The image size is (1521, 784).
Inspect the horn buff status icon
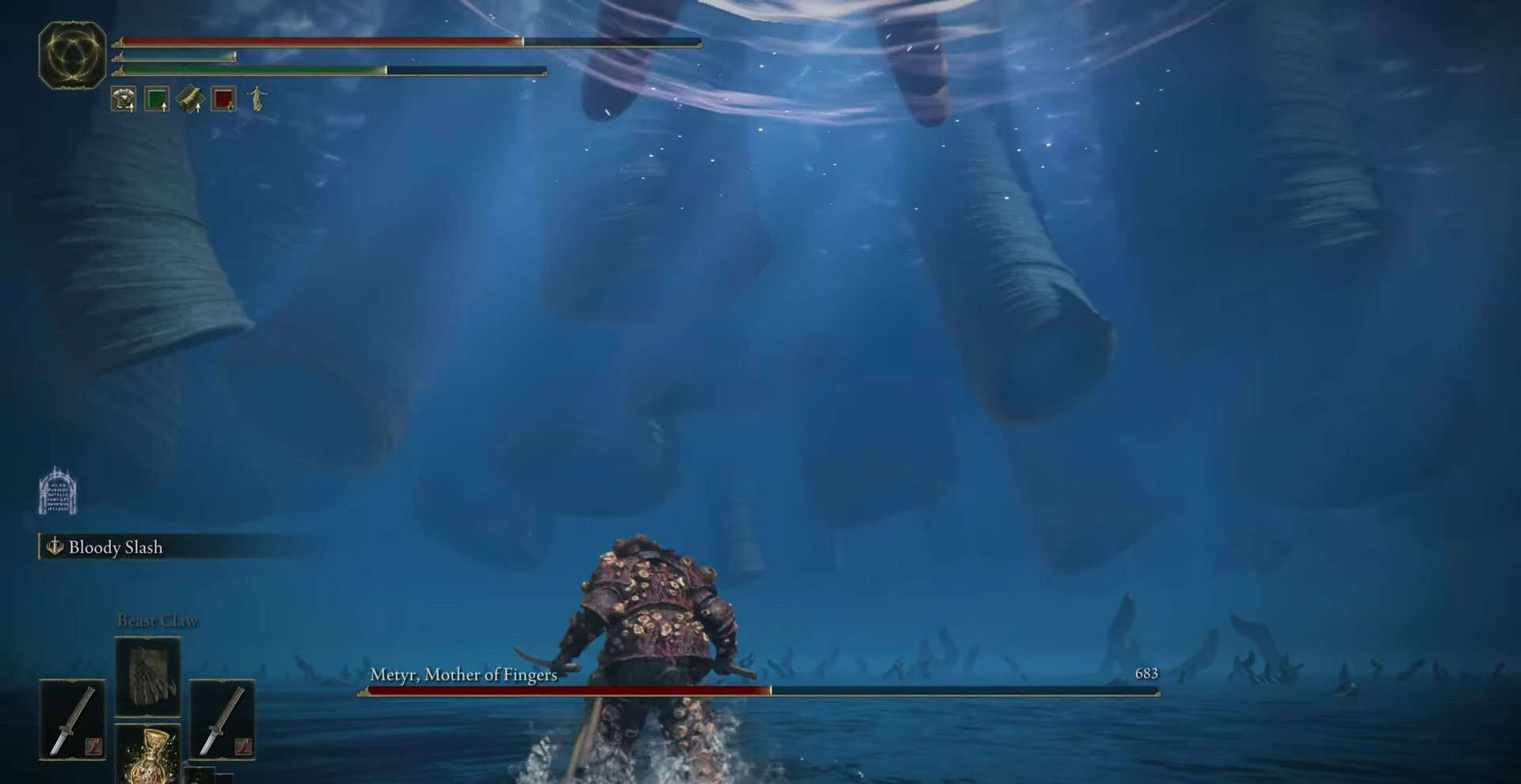click(x=190, y=99)
